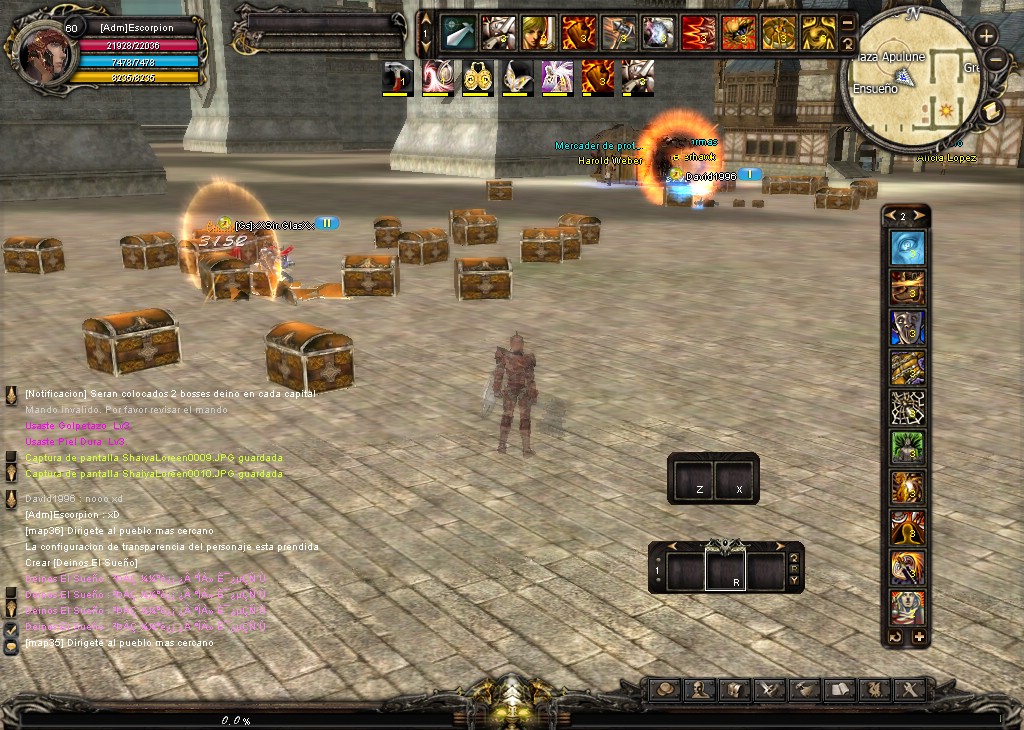Activate the blue eye skill
Viewport: 1024px width, 730px height.
(908, 247)
